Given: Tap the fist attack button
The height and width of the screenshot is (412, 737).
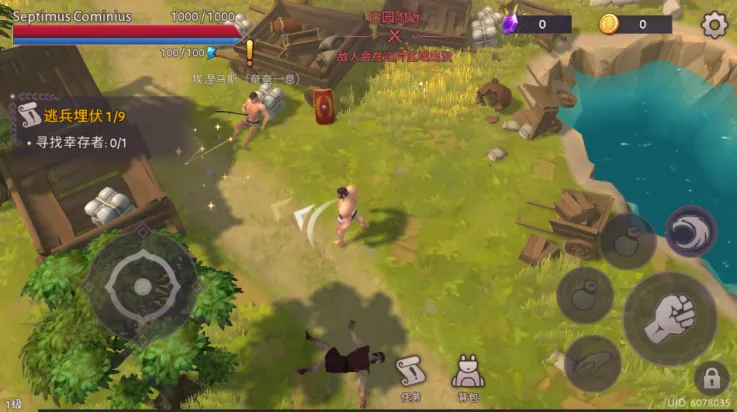Looking at the screenshot, I should click(669, 319).
